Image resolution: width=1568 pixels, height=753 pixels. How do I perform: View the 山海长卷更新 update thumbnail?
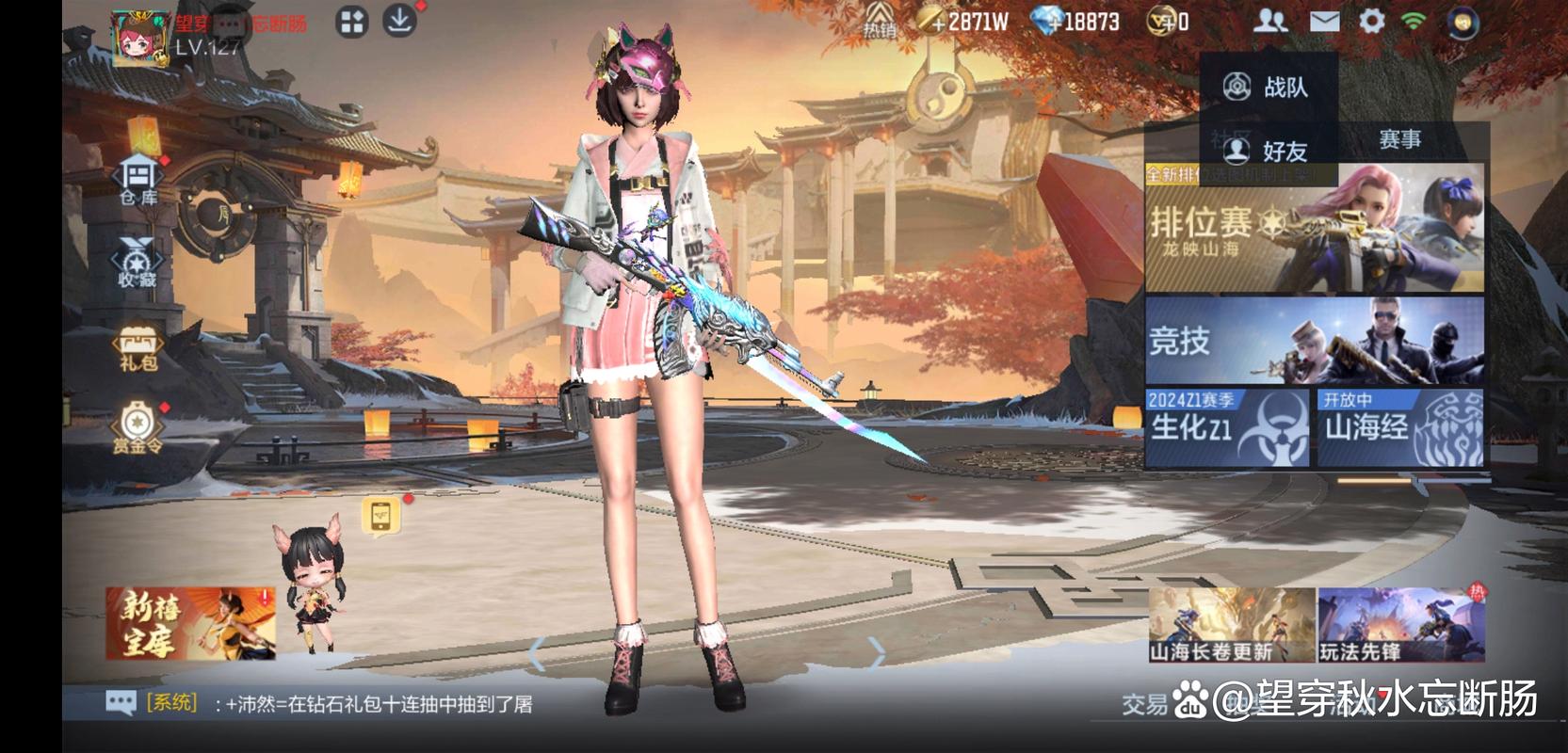pyautogui.click(x=1231, y=625)
